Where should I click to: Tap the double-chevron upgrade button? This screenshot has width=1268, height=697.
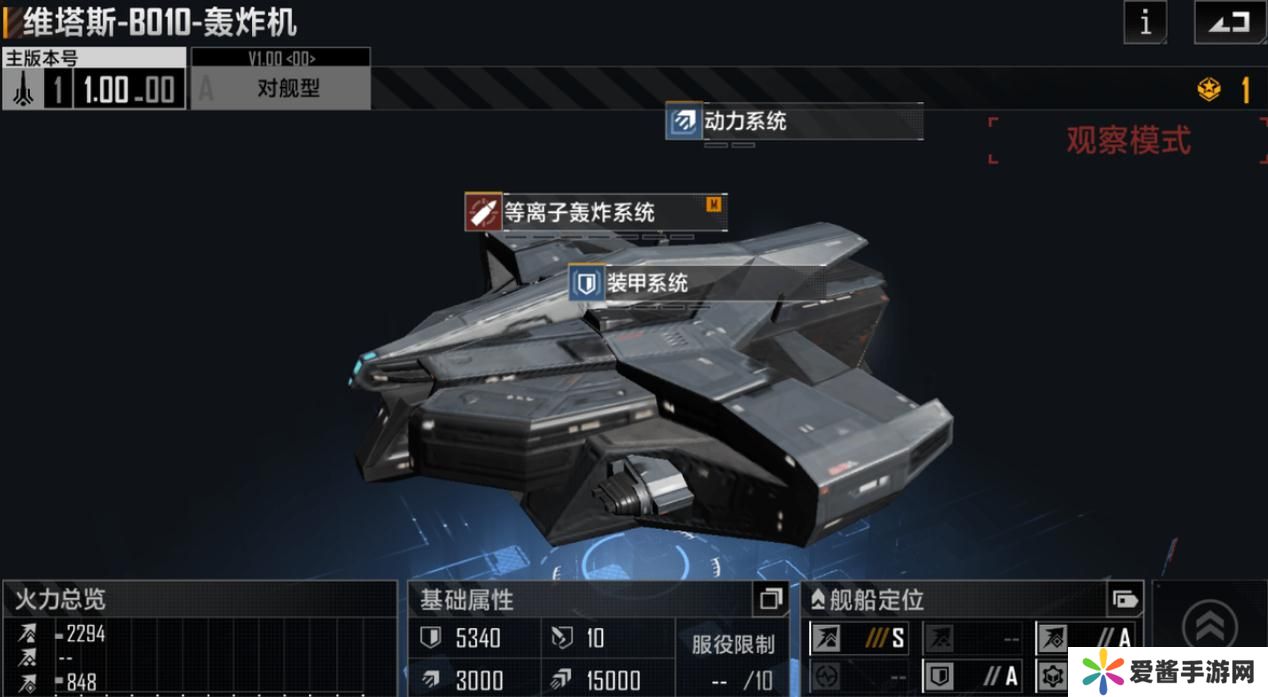pos(1209,628)
